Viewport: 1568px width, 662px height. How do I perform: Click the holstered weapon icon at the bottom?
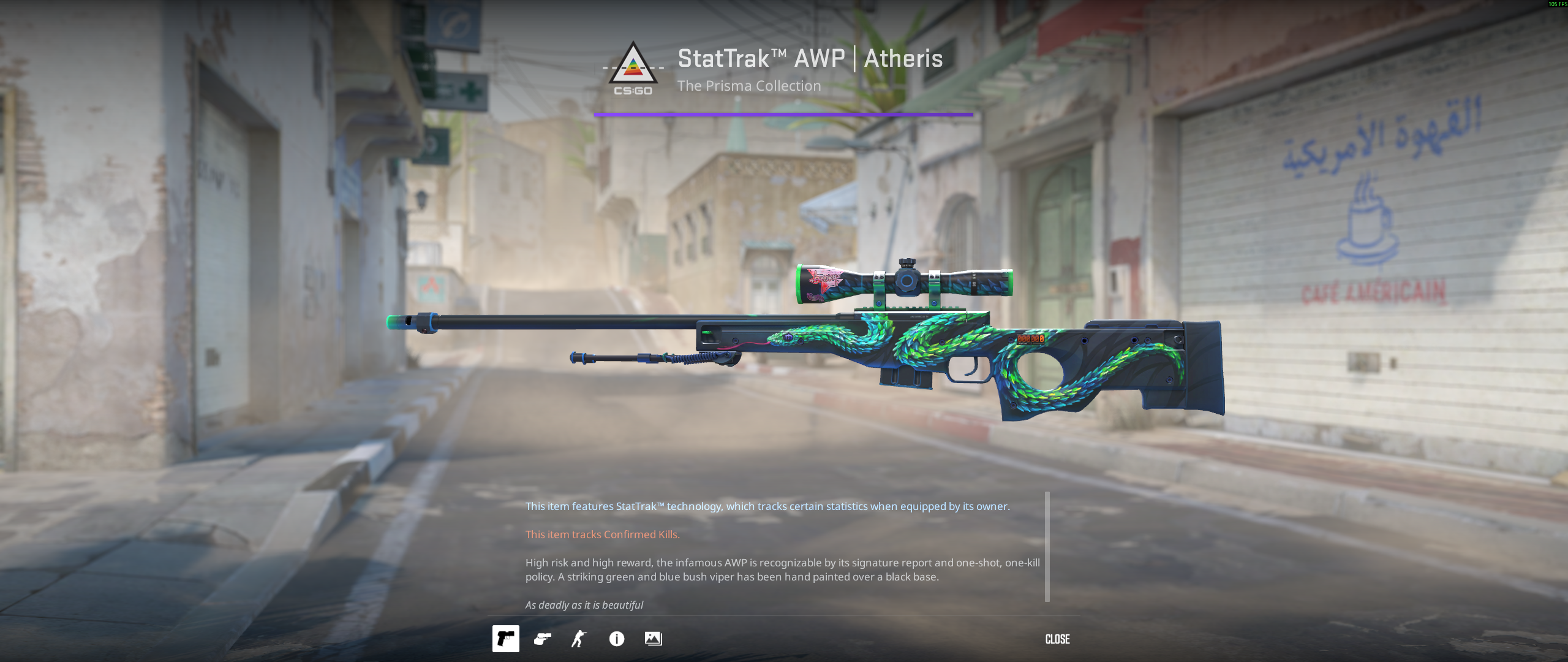[541, 639]
